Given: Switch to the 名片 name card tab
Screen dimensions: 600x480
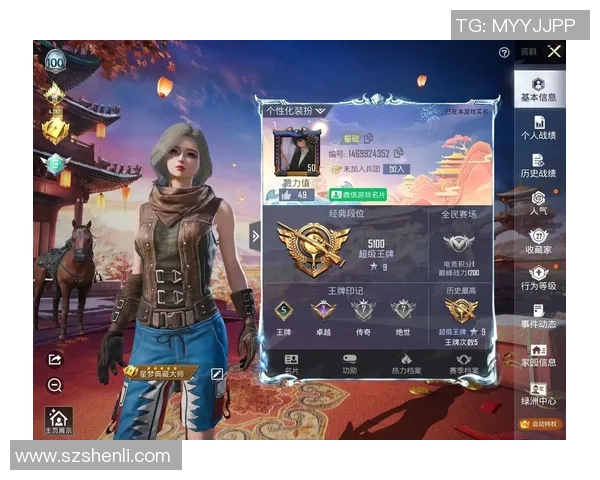Looking at the screenshot, I should point(291,364).
